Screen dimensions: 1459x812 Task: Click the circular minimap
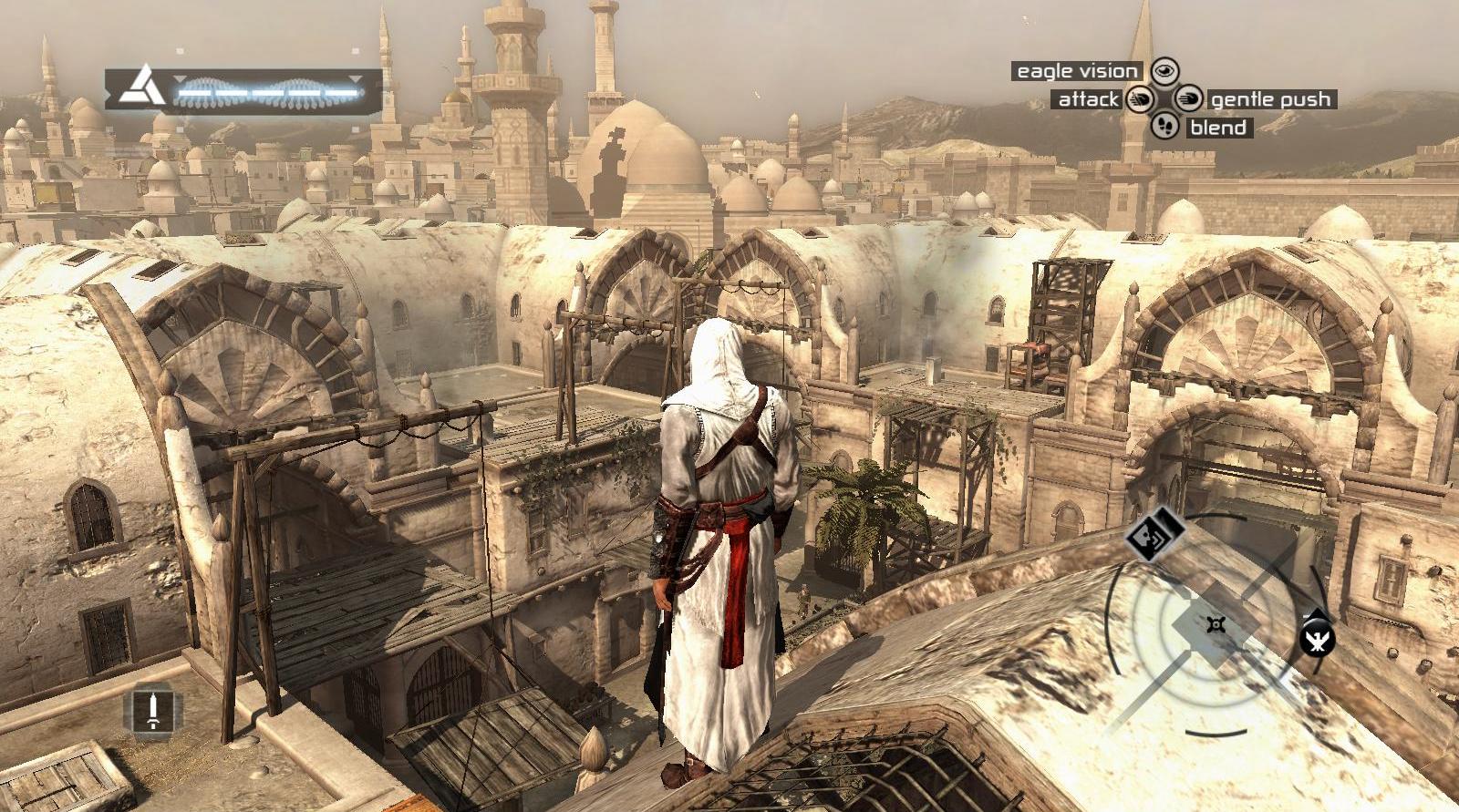click(x=1214, y=624)
